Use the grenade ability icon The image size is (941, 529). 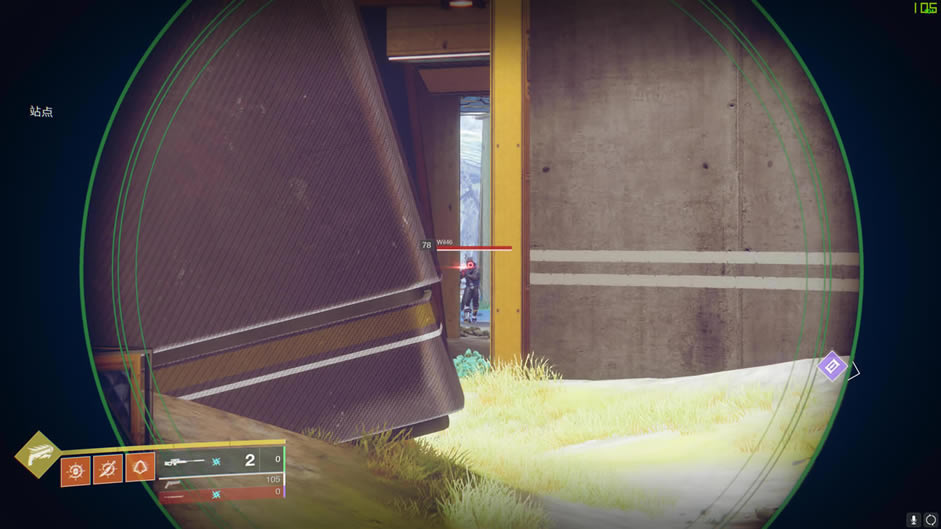point(75,468)
